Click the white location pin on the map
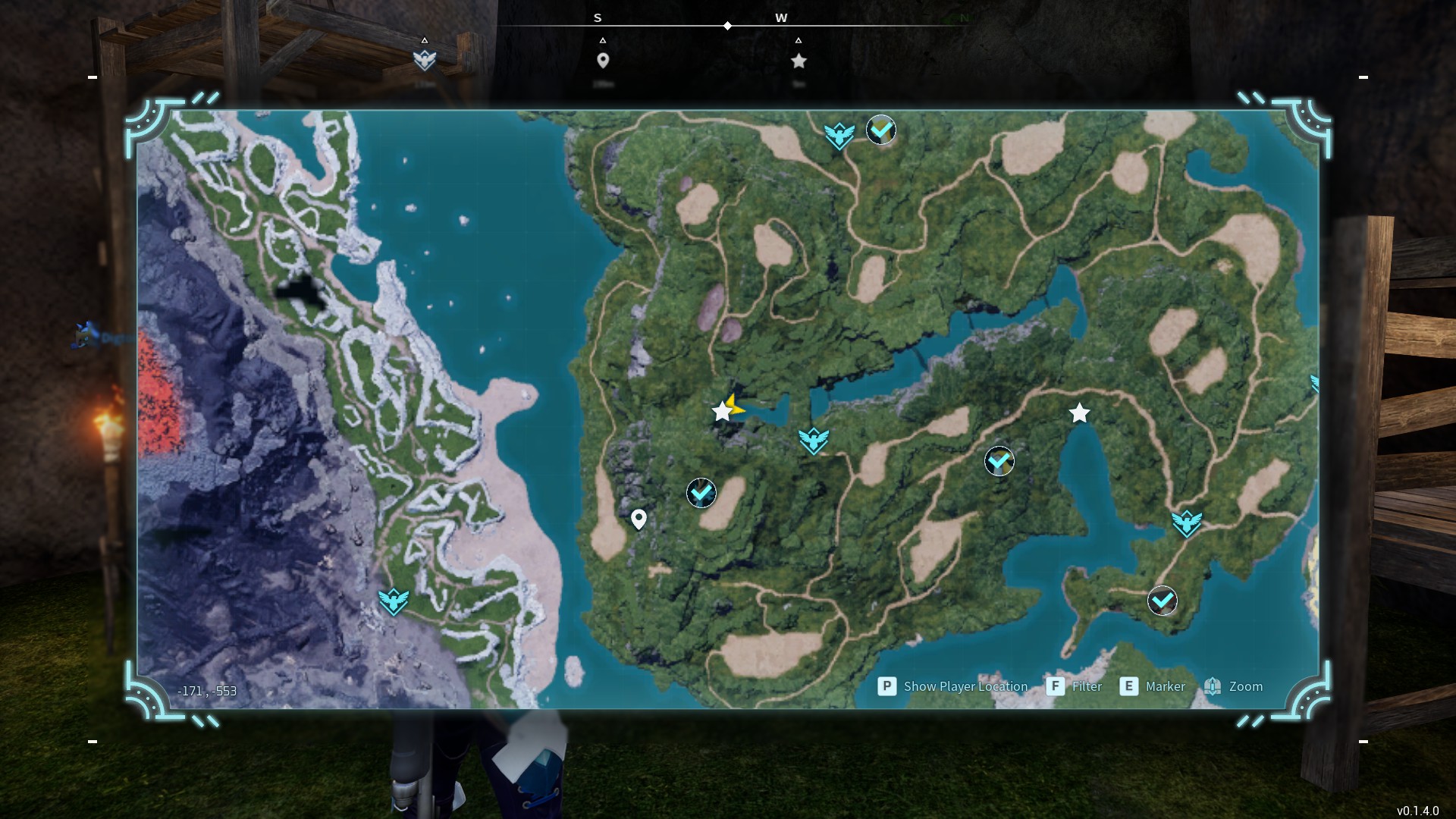 [x=639, y=519]
